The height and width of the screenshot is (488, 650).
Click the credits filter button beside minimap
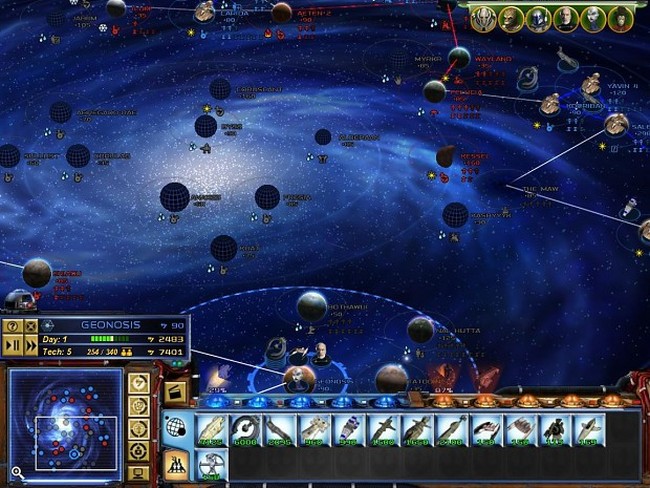pos(140,383)
